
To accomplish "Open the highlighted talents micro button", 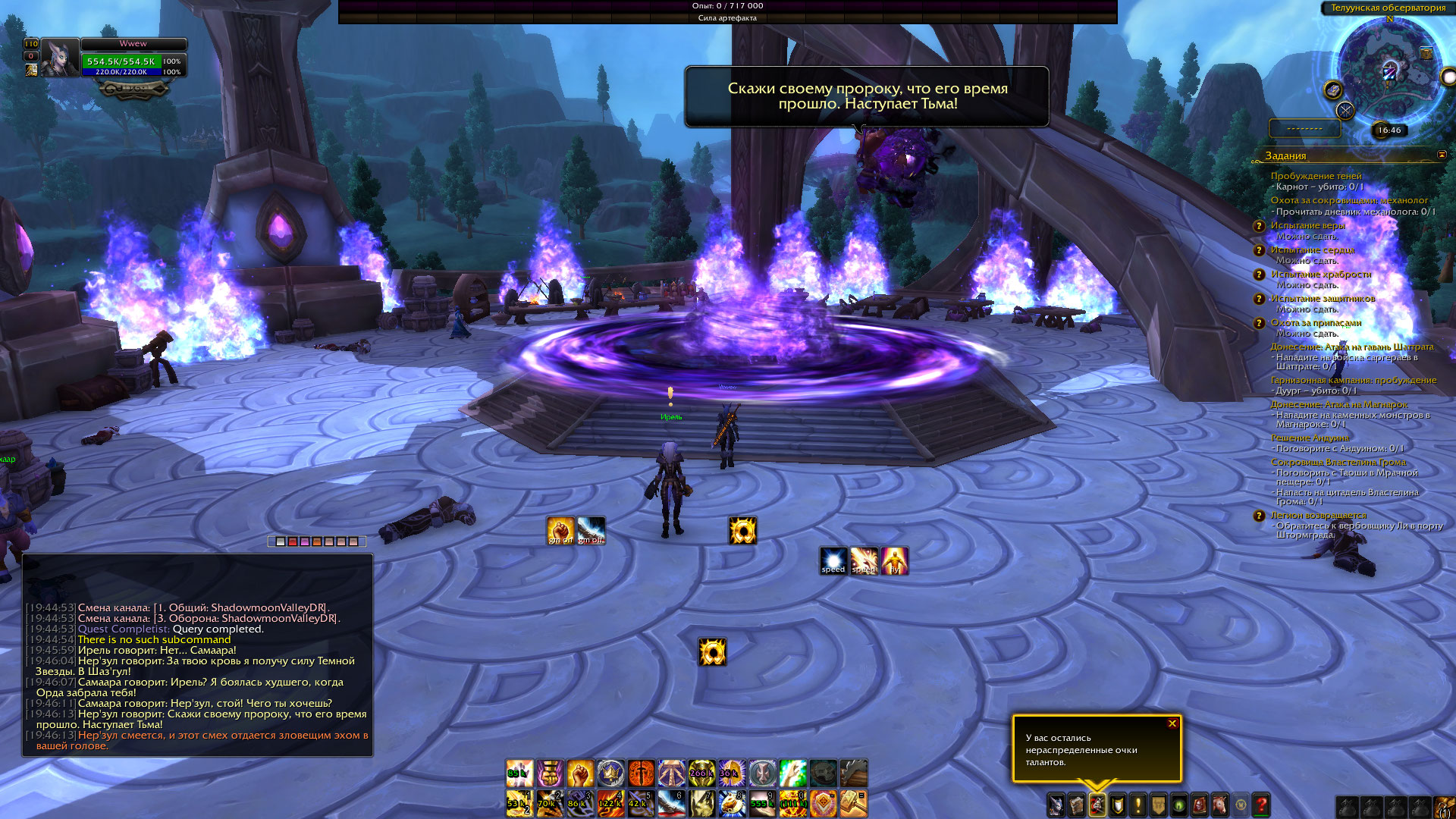I will tap(1097, 805).
